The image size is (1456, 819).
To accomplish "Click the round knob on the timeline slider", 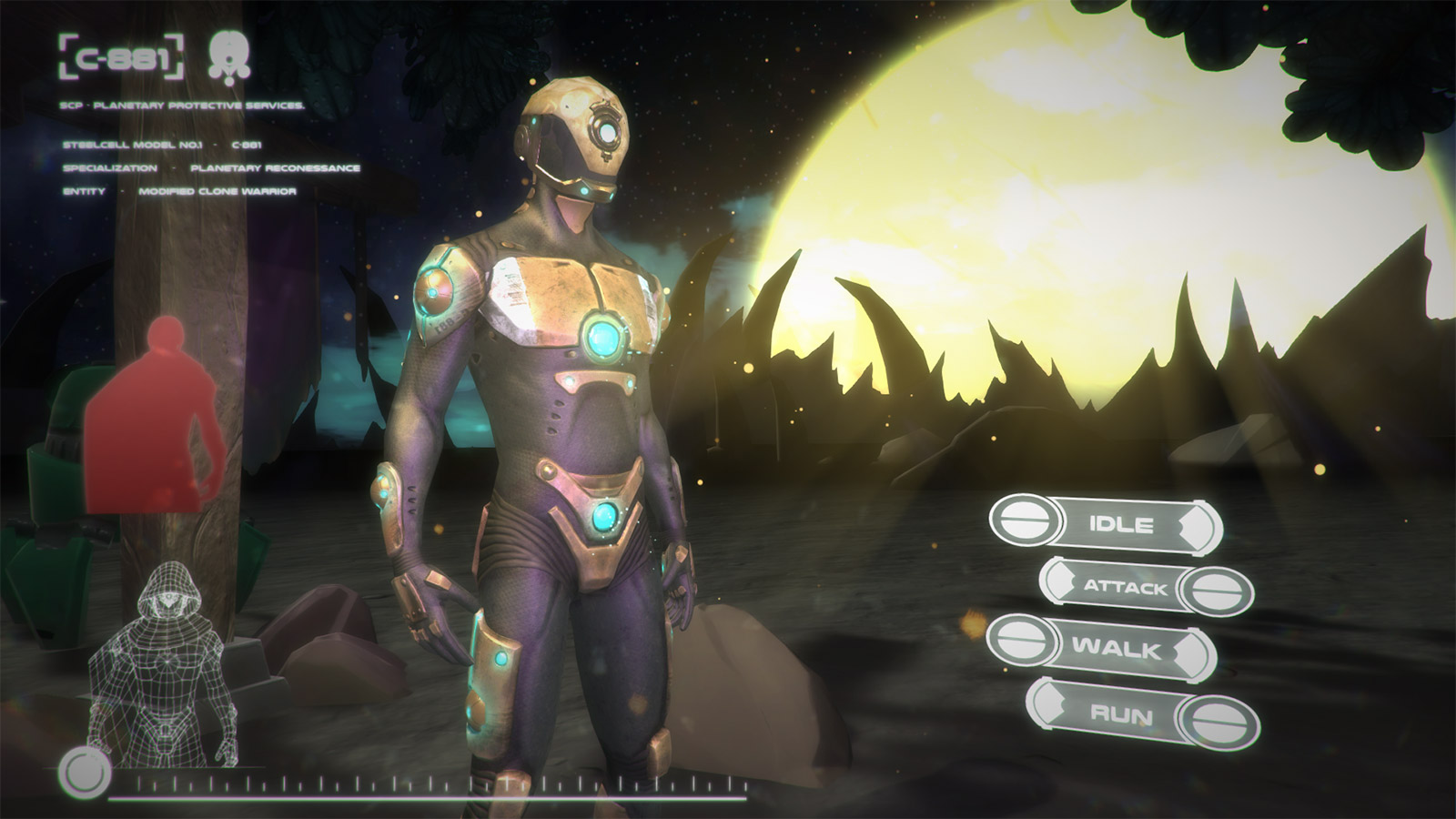I will (x=84, y=774).
